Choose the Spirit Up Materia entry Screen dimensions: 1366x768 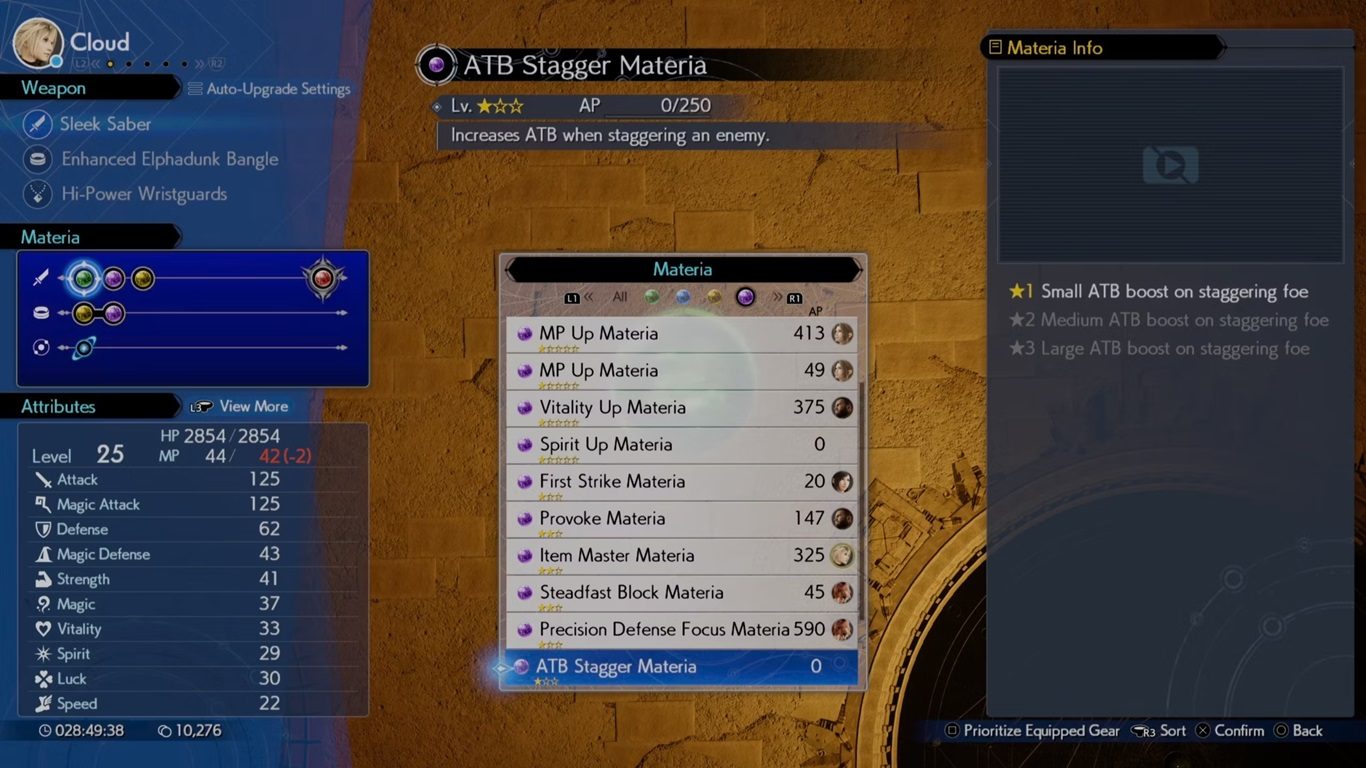pos(682,445)
